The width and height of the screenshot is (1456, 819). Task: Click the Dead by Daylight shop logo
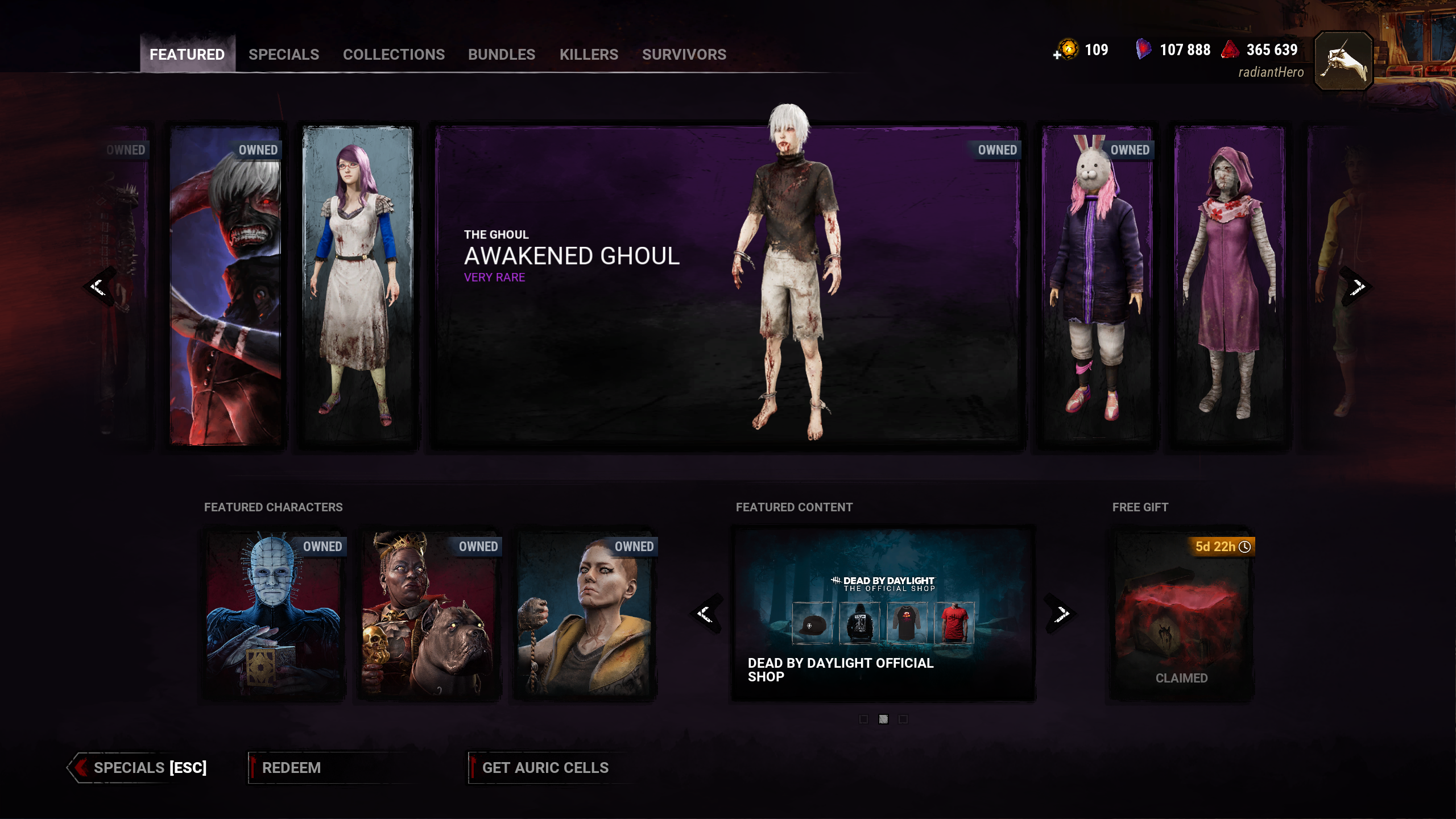click(883, 582)
